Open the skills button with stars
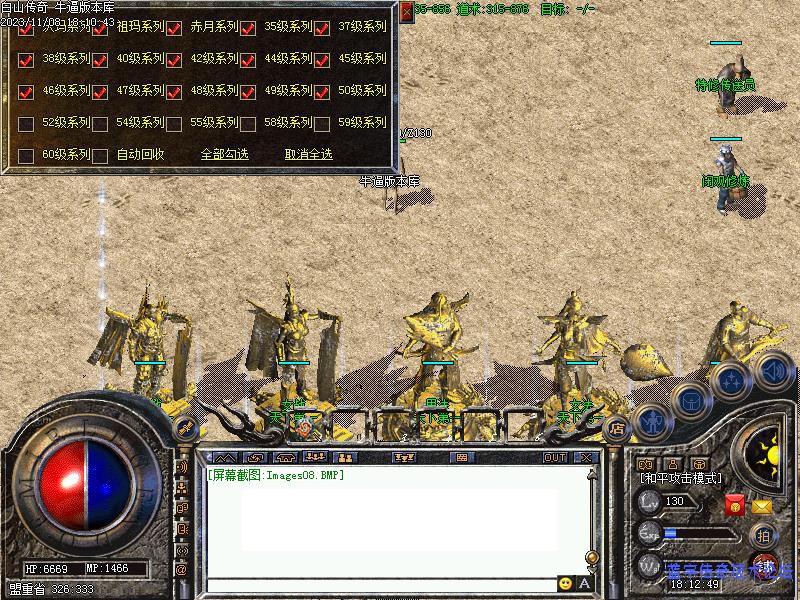The image size is (800, 600). click(x=732, y=380)
